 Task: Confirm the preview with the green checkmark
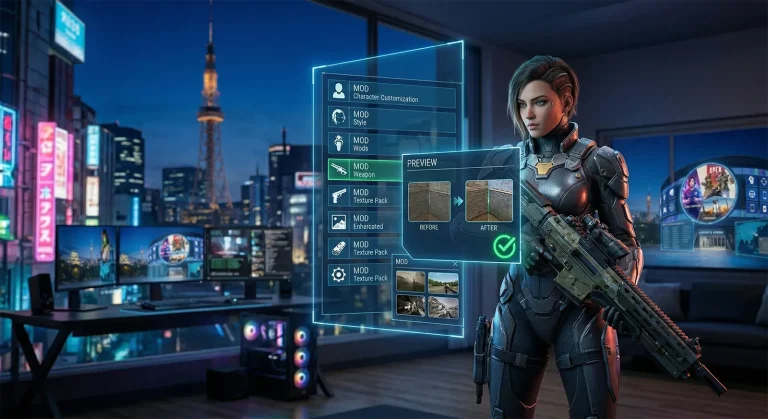(504, 246)
